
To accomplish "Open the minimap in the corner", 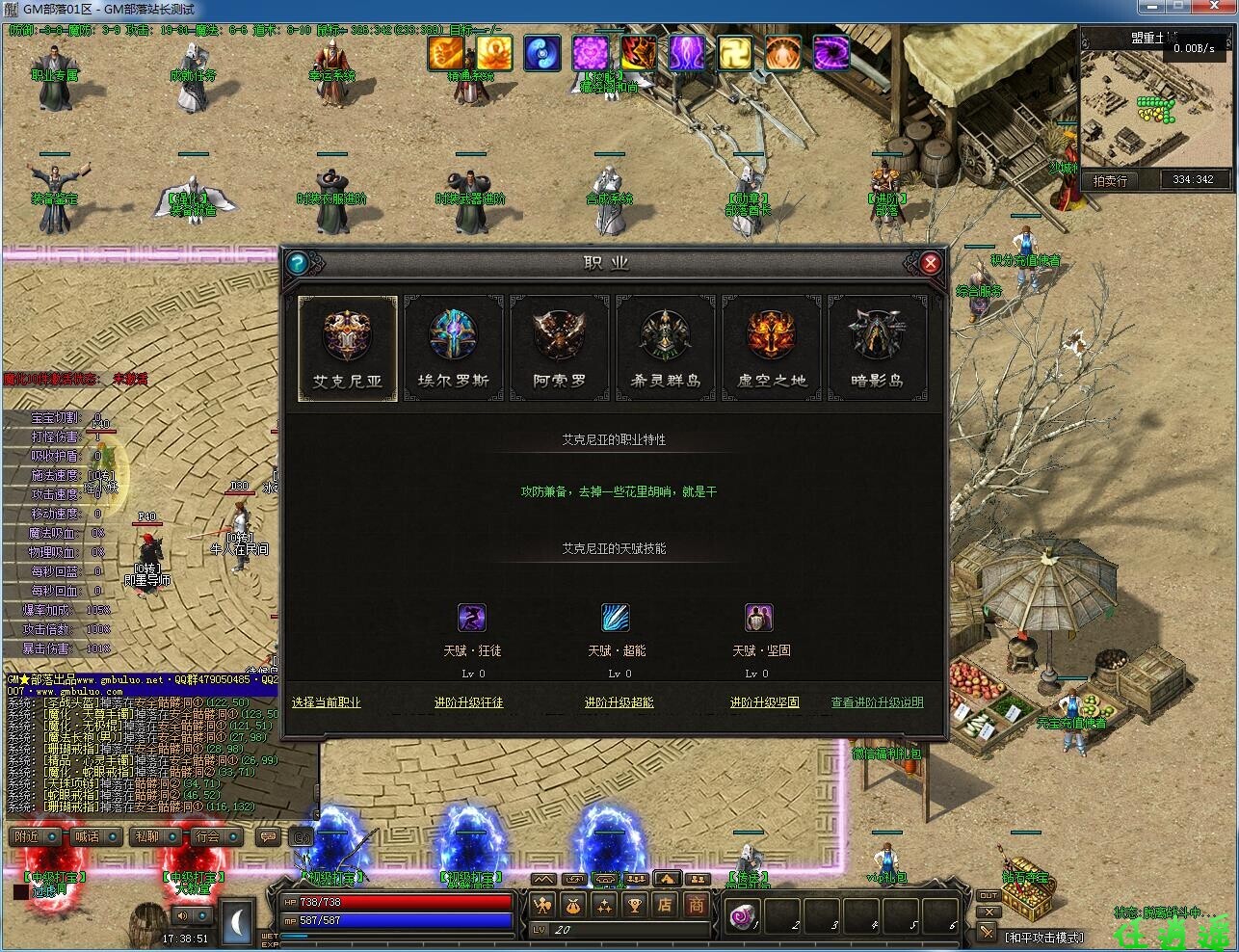I will tap(1155, 106).
